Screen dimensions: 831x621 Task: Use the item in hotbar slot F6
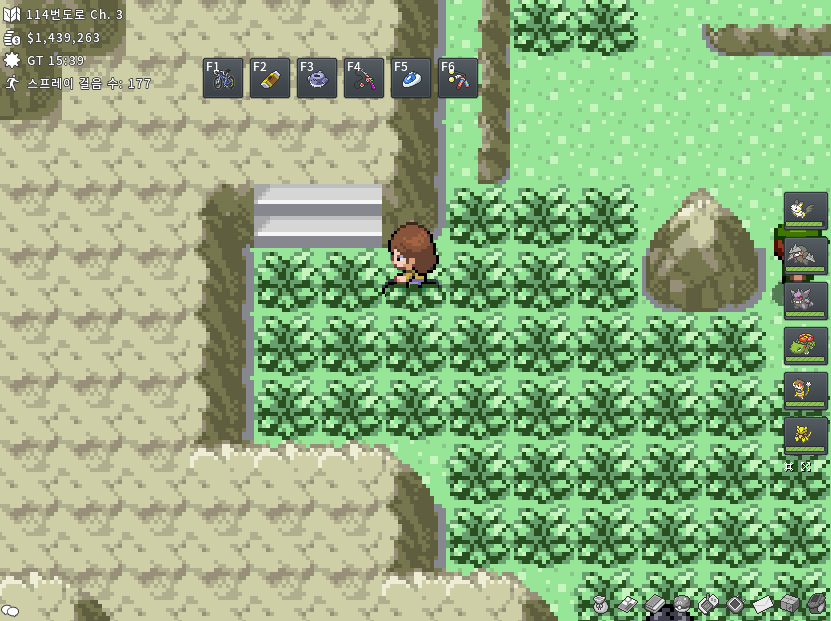tap(458, 78)
